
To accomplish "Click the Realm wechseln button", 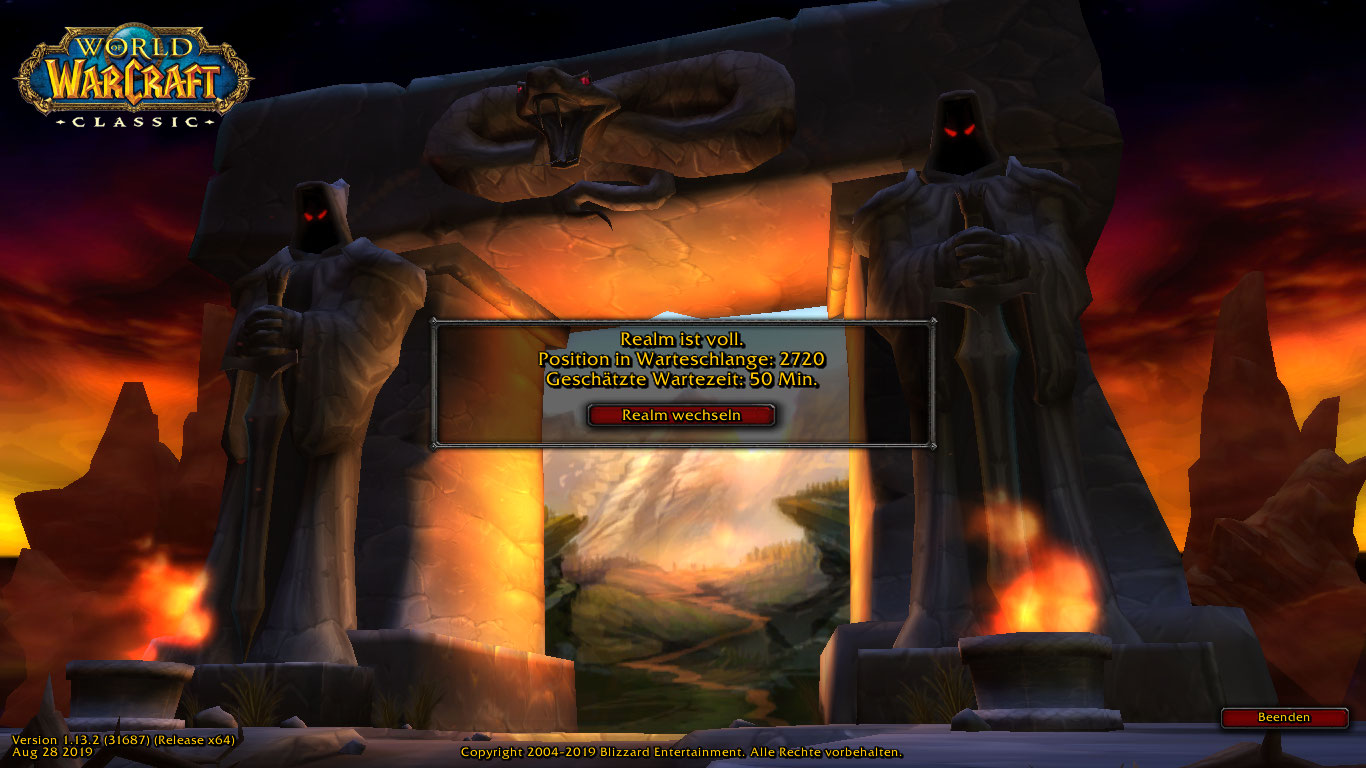I will point(681,415).
